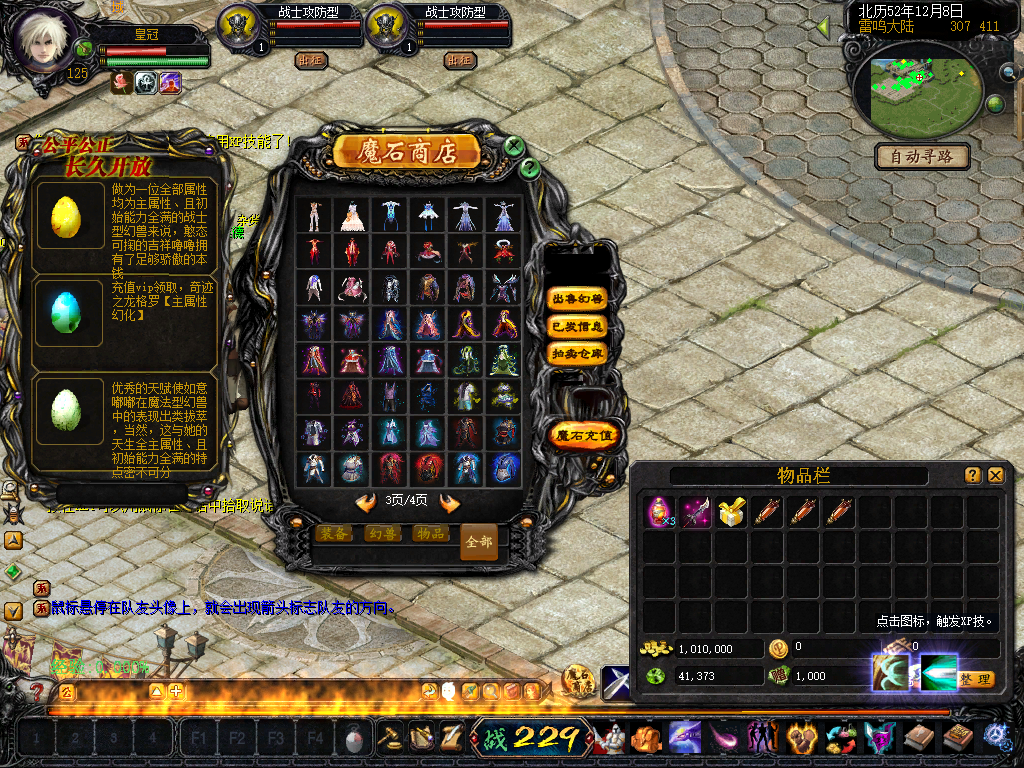This screenshot has width=1024, height=768.
Task: Open the 拍卖仓库 auction storage
Action: (x=578, y=353)
